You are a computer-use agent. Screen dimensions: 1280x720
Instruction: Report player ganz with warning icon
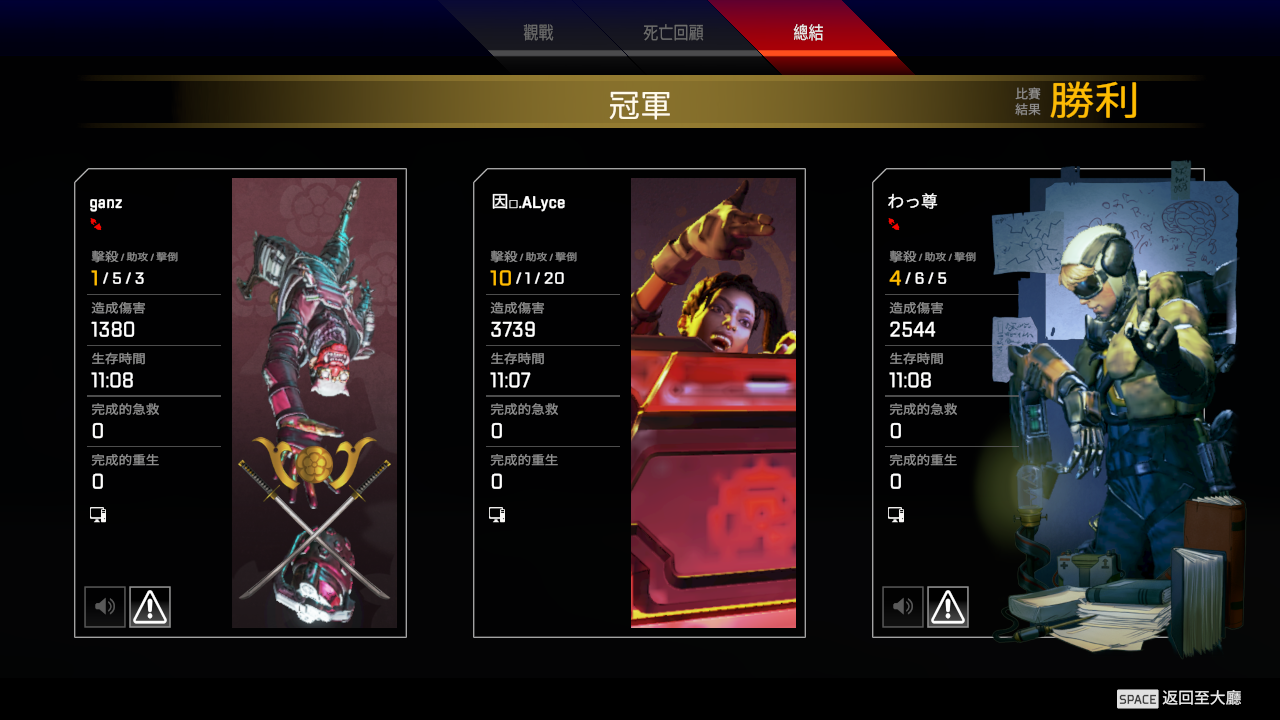click(150, 607)
